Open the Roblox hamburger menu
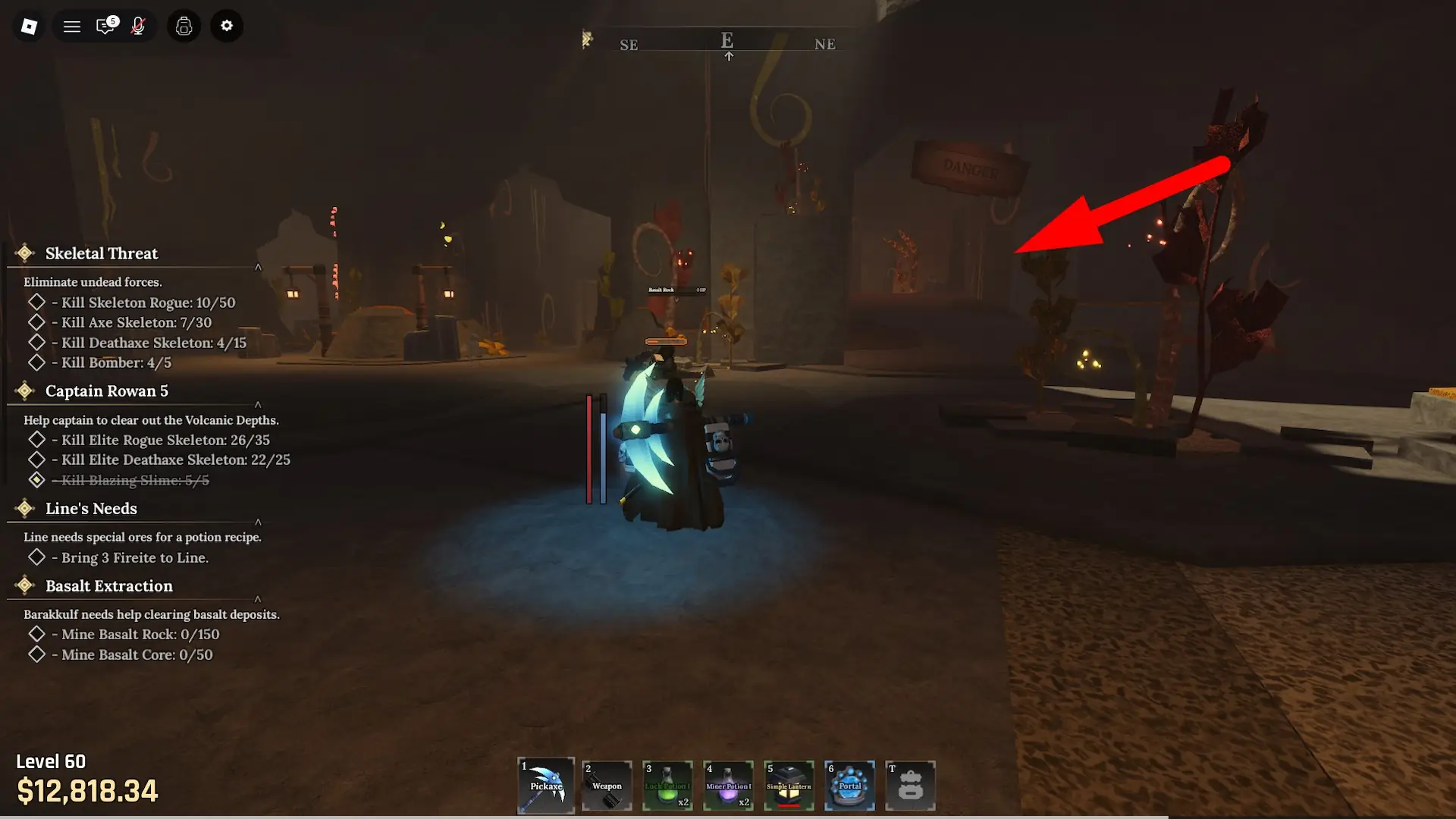This screenshot has width=1456, height=819. point(71,26)
